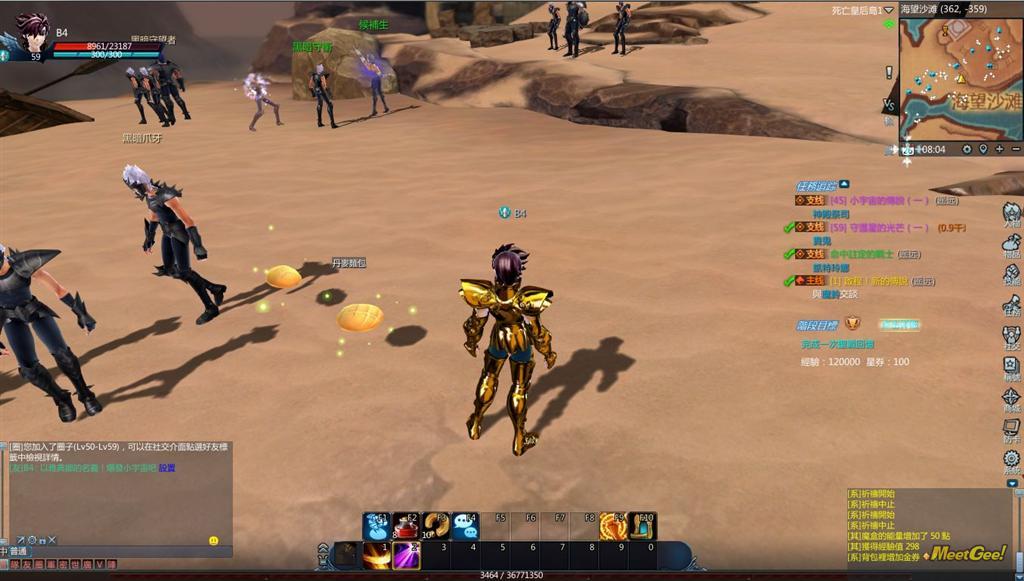Click the blue 設置 link in chat

tap(166, 468)
